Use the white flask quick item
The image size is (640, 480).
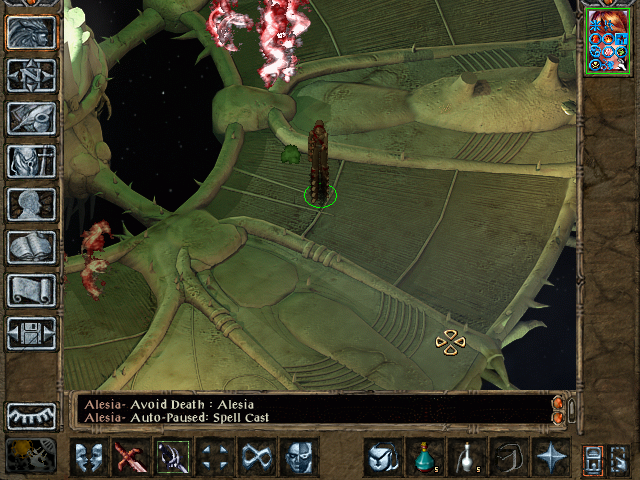466,458
